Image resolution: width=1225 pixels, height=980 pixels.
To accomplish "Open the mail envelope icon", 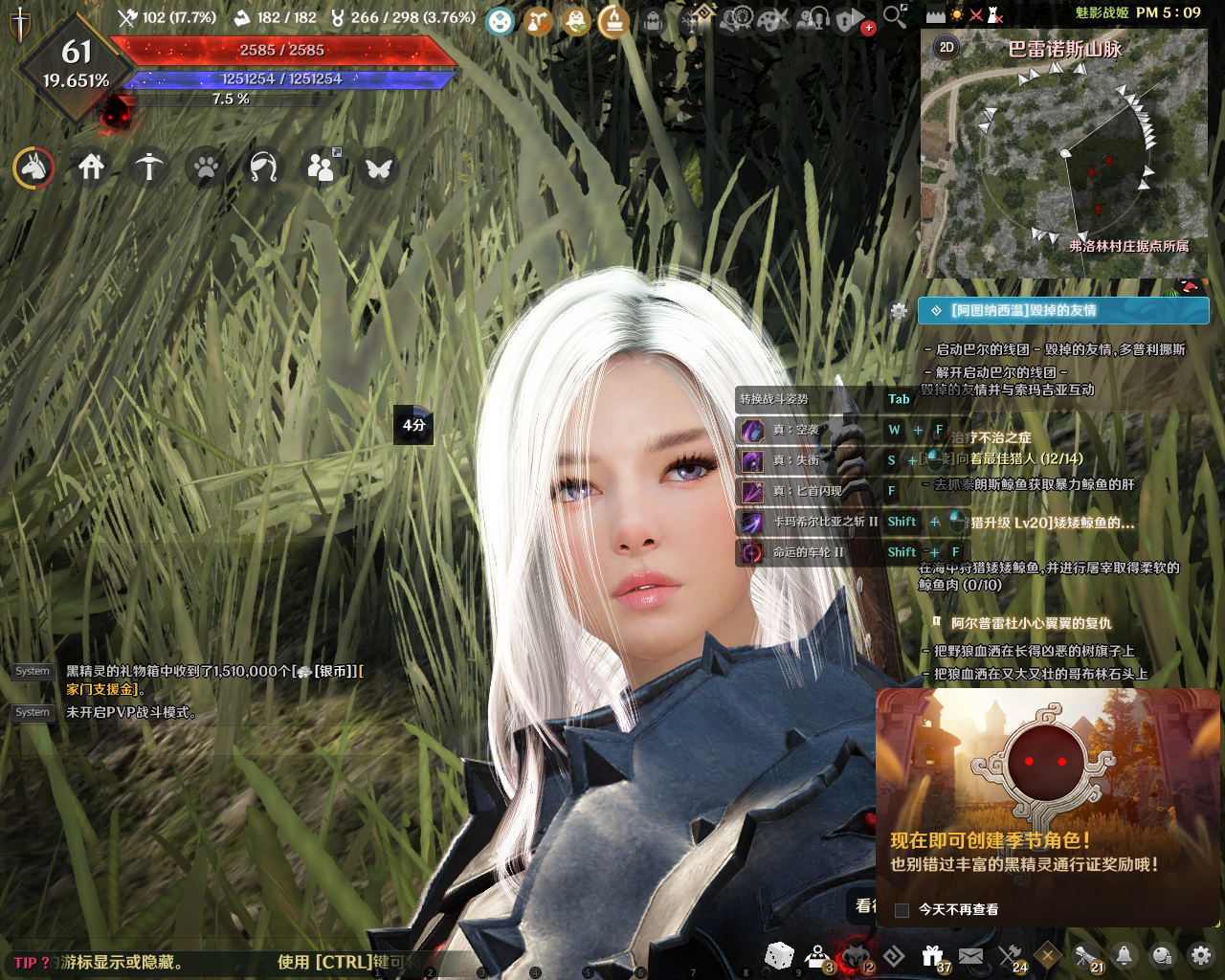I will click(970, 955).
